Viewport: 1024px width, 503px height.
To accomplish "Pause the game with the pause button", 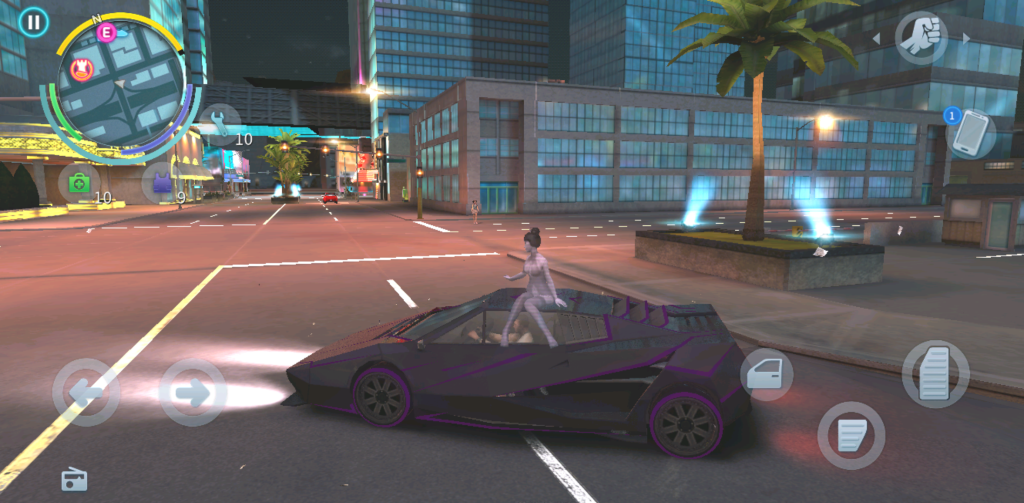I will [x=34, y=22].
